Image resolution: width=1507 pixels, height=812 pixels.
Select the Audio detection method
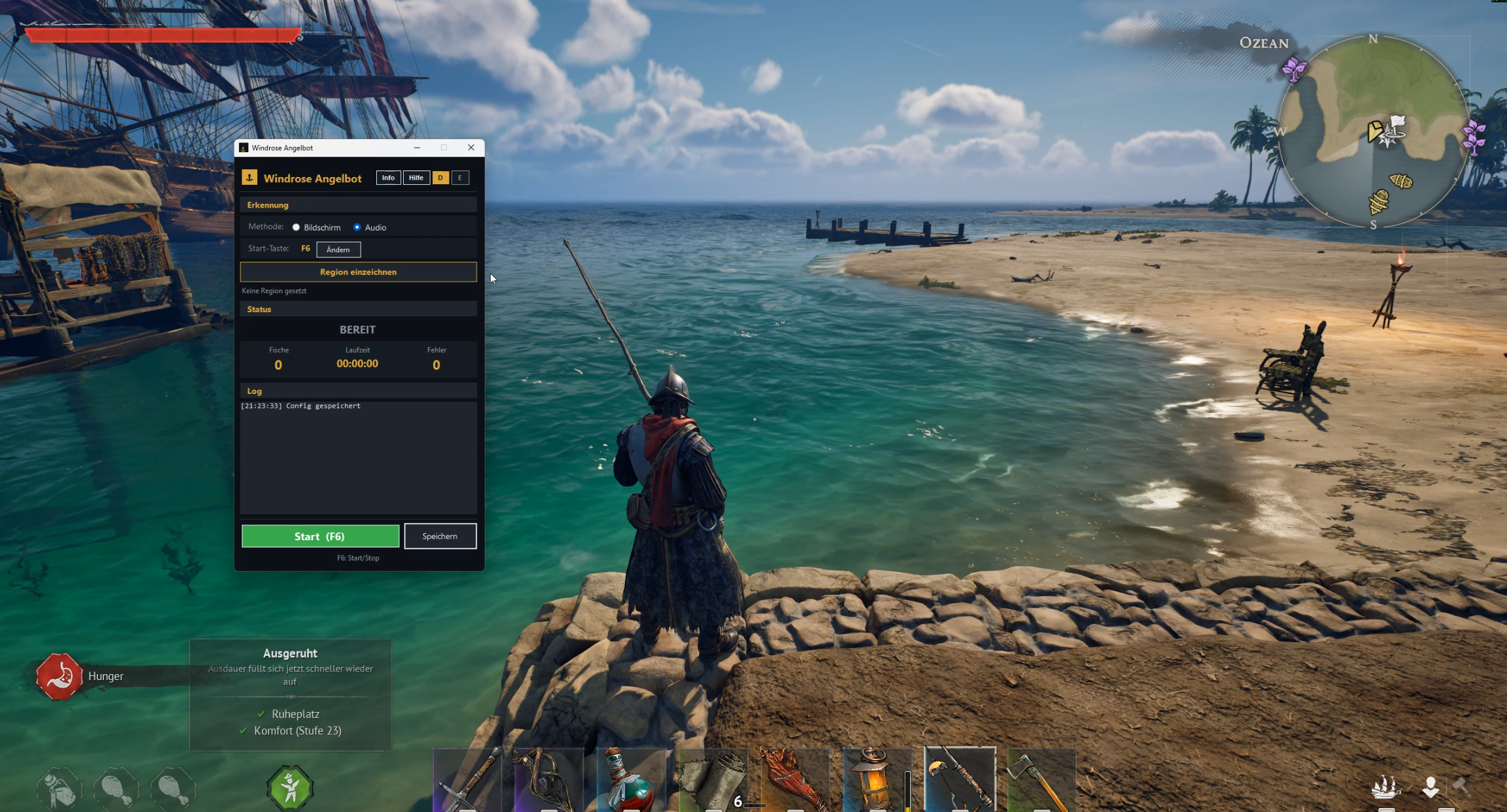click(357, 227)
